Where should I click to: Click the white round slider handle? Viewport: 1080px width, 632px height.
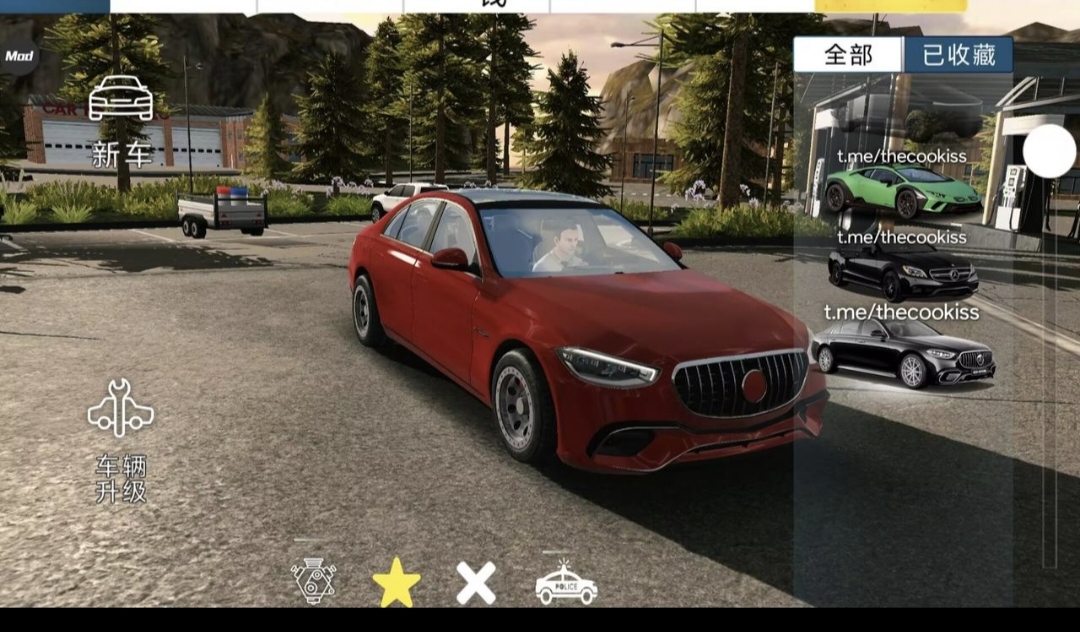[1049, 152]
